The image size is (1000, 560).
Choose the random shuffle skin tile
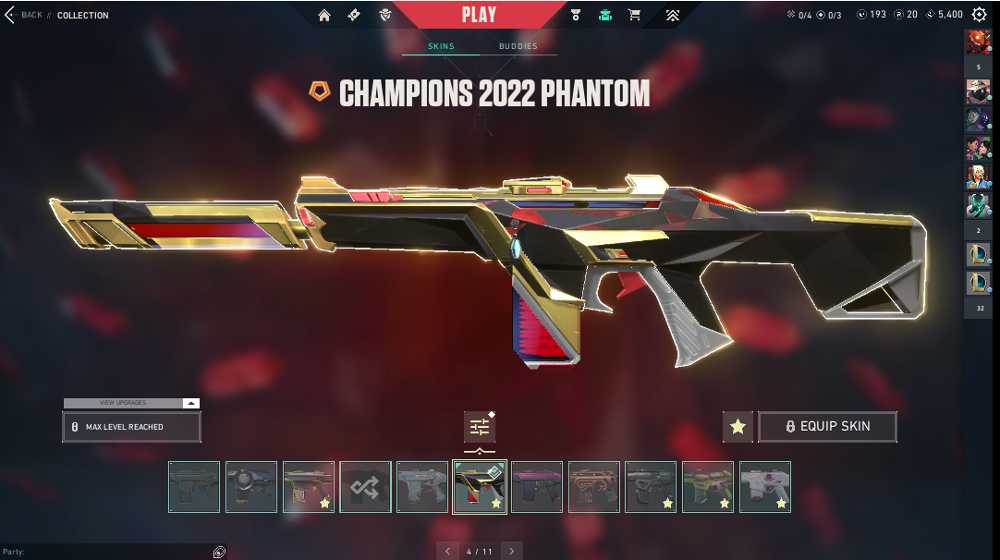point(365,487)
